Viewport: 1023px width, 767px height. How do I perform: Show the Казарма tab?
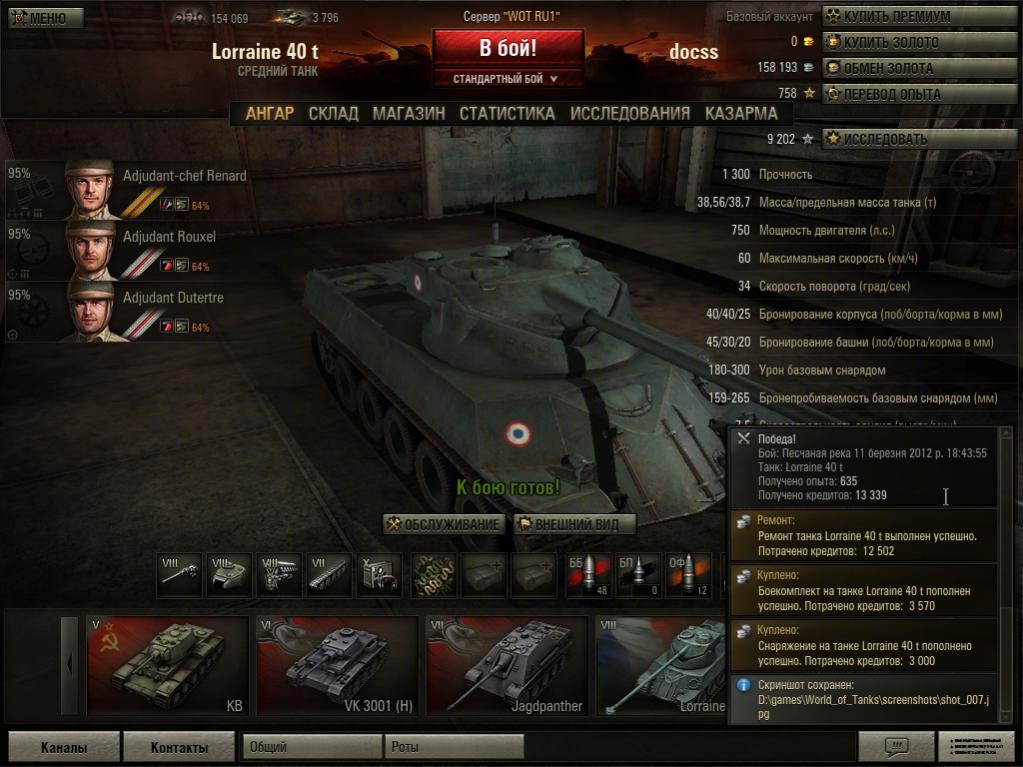tap(741, 113)
